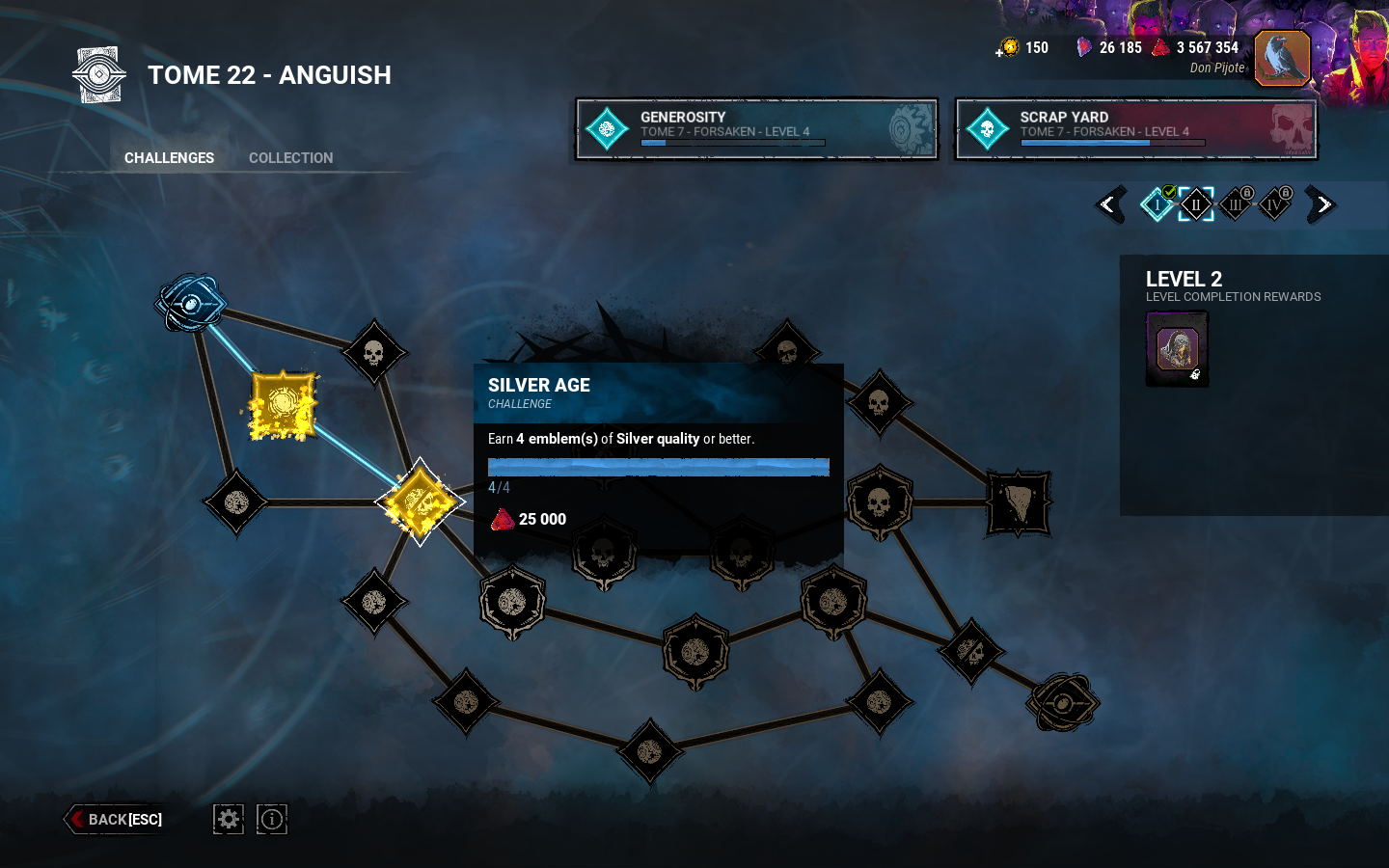Image resolution: width=1389 pixels, height=868 pixels.
Task: Select locked tome level IV diamond
Action: pos(1274,204)
